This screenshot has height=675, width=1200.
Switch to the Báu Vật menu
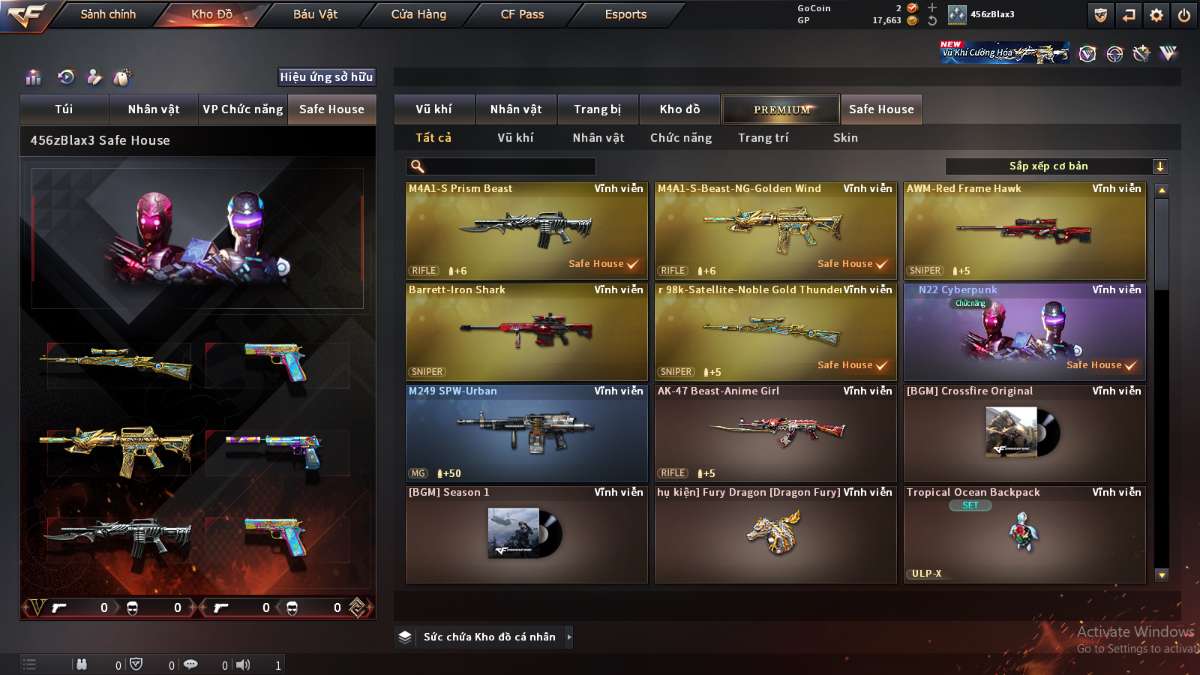pyautogui.click(x=315, y=15)
